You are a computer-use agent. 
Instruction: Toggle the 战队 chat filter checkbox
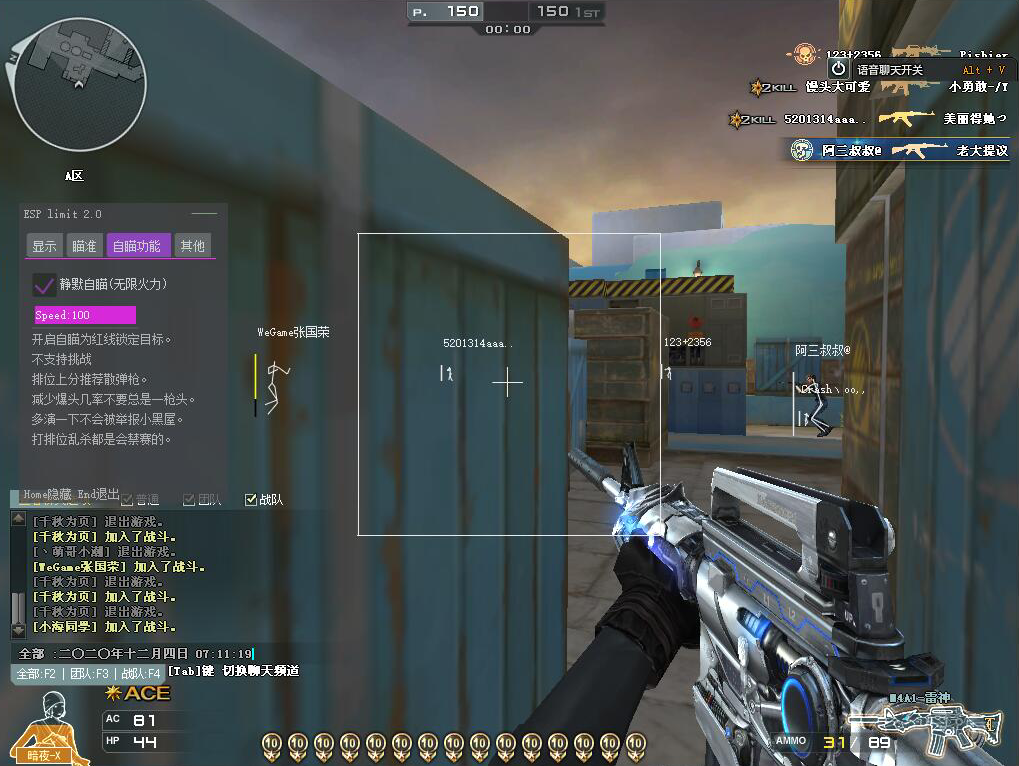[251, 499]
